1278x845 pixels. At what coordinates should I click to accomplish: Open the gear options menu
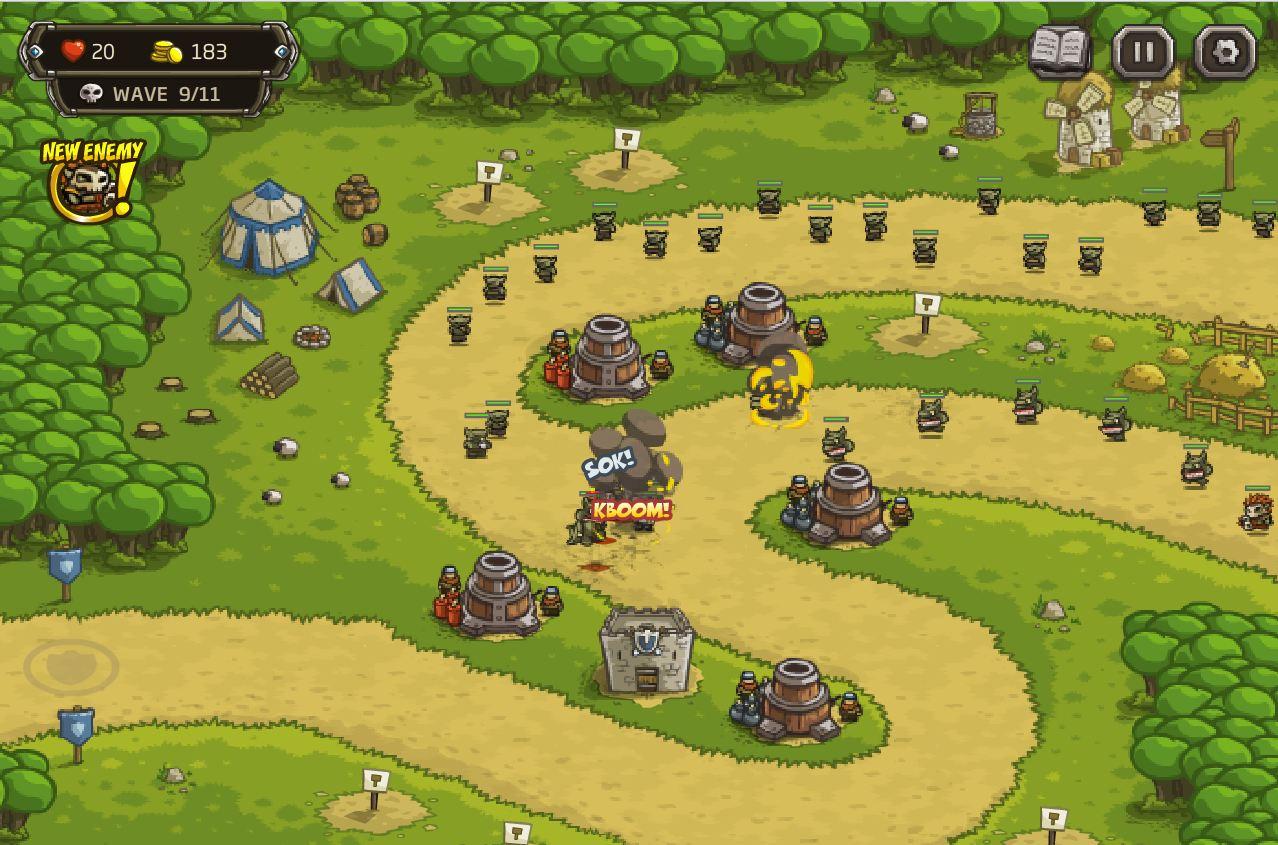coord(1226,51)
